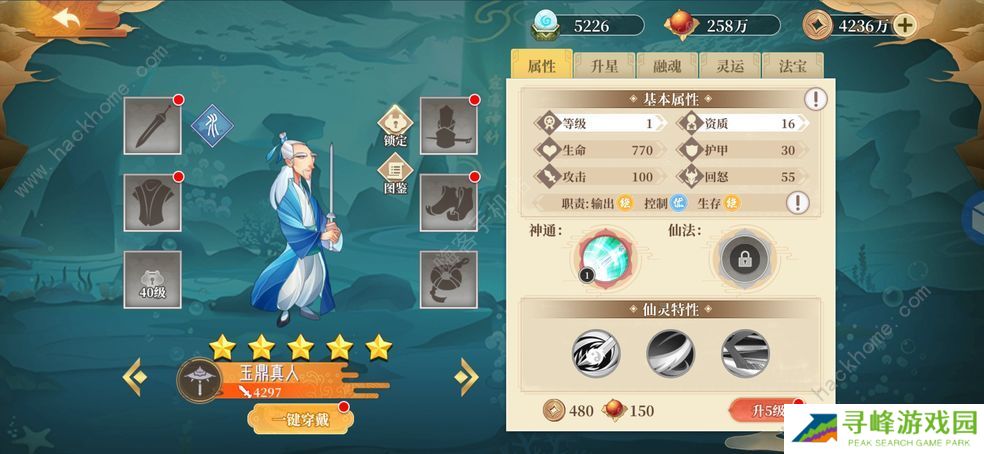Open the 图鉴 codex
984x454 pixels.
click(396, 176)
